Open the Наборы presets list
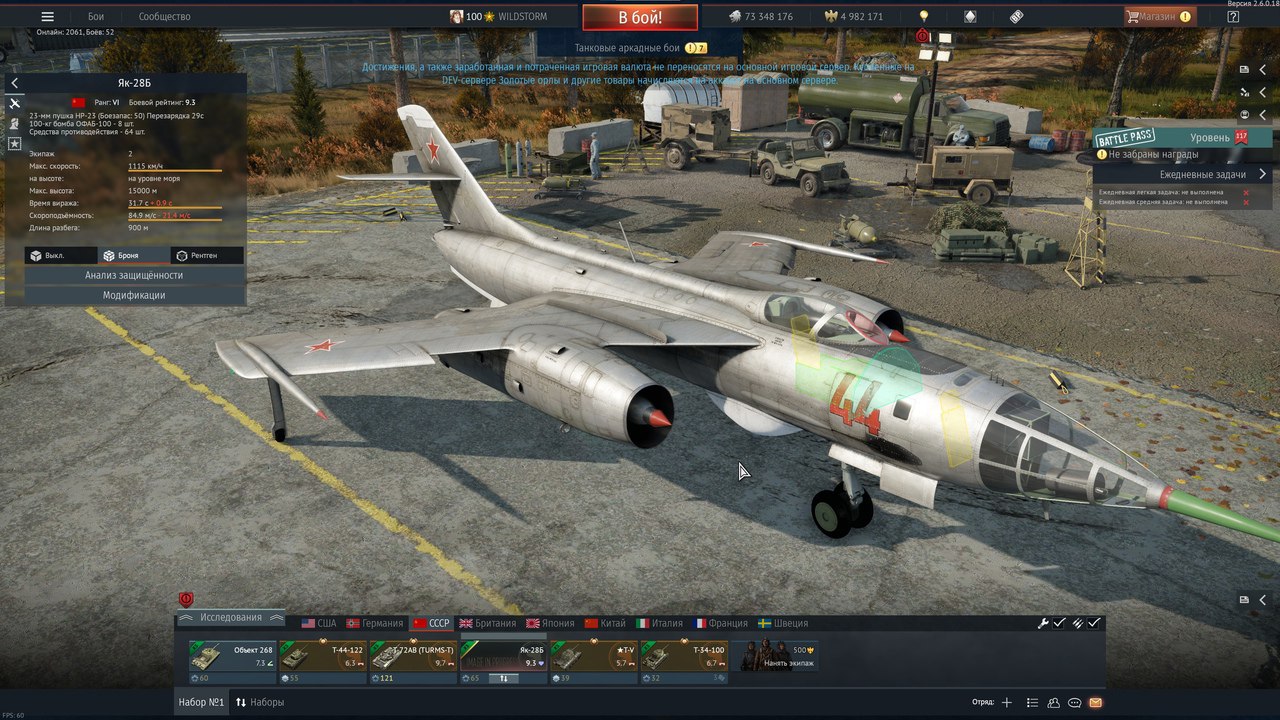Screen dimensions: 1280x720 [260, 702]
